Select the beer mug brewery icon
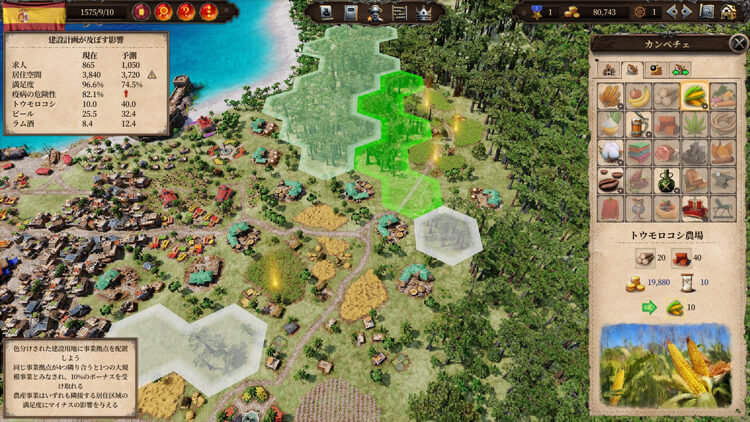Screen dimensions: 750x422 coord(638,123)
